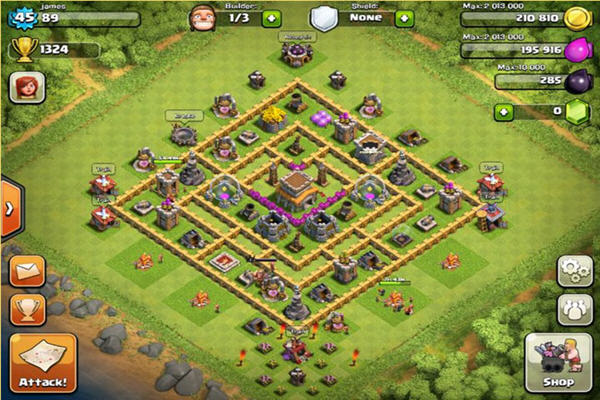The image size is (600, 400).
Task: Select the red-haired character portrait button
Action: point(27,88)
